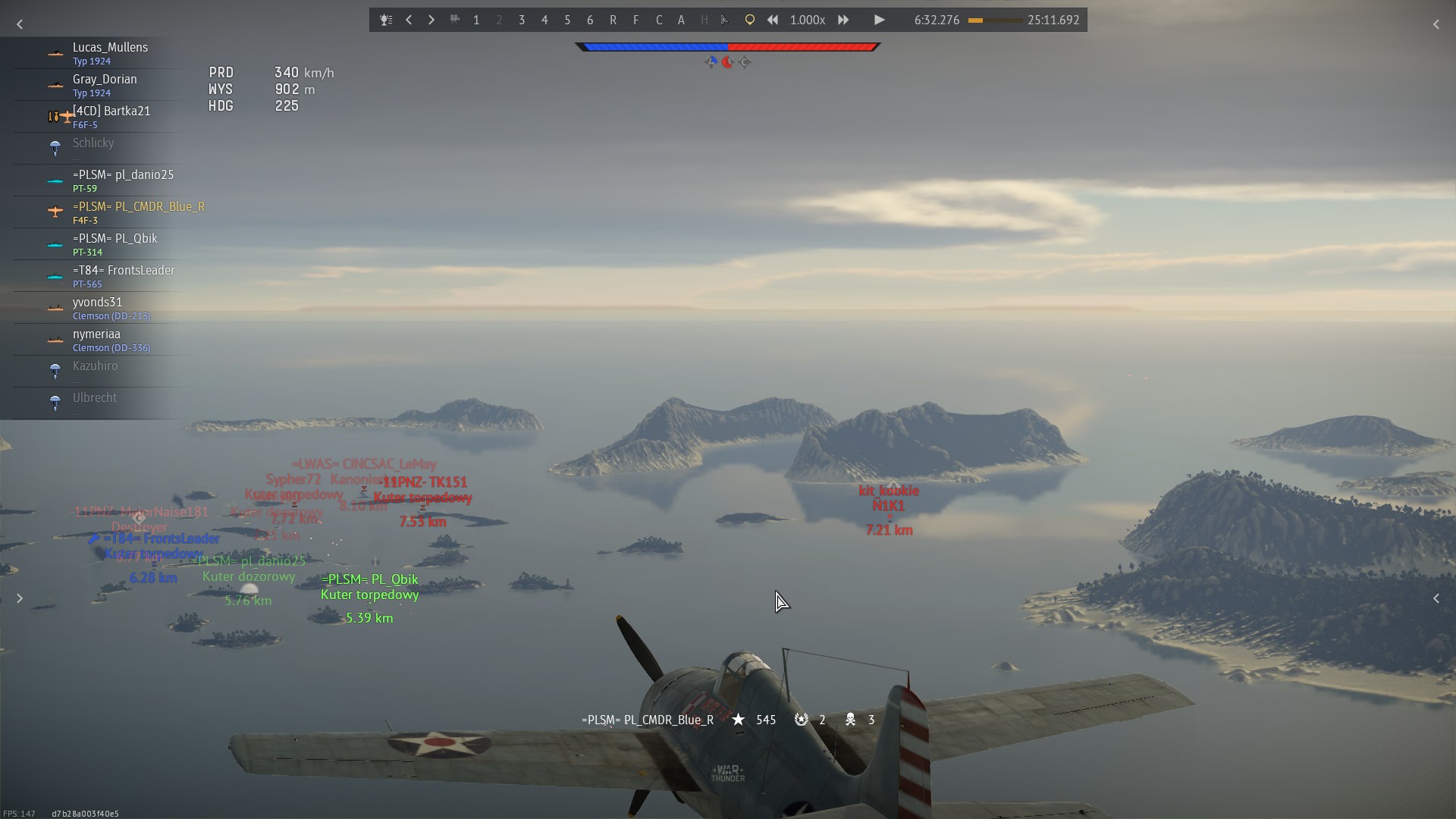Activate the R camera mode
This screenshot has height=819, width=1456.
[613, 20]
